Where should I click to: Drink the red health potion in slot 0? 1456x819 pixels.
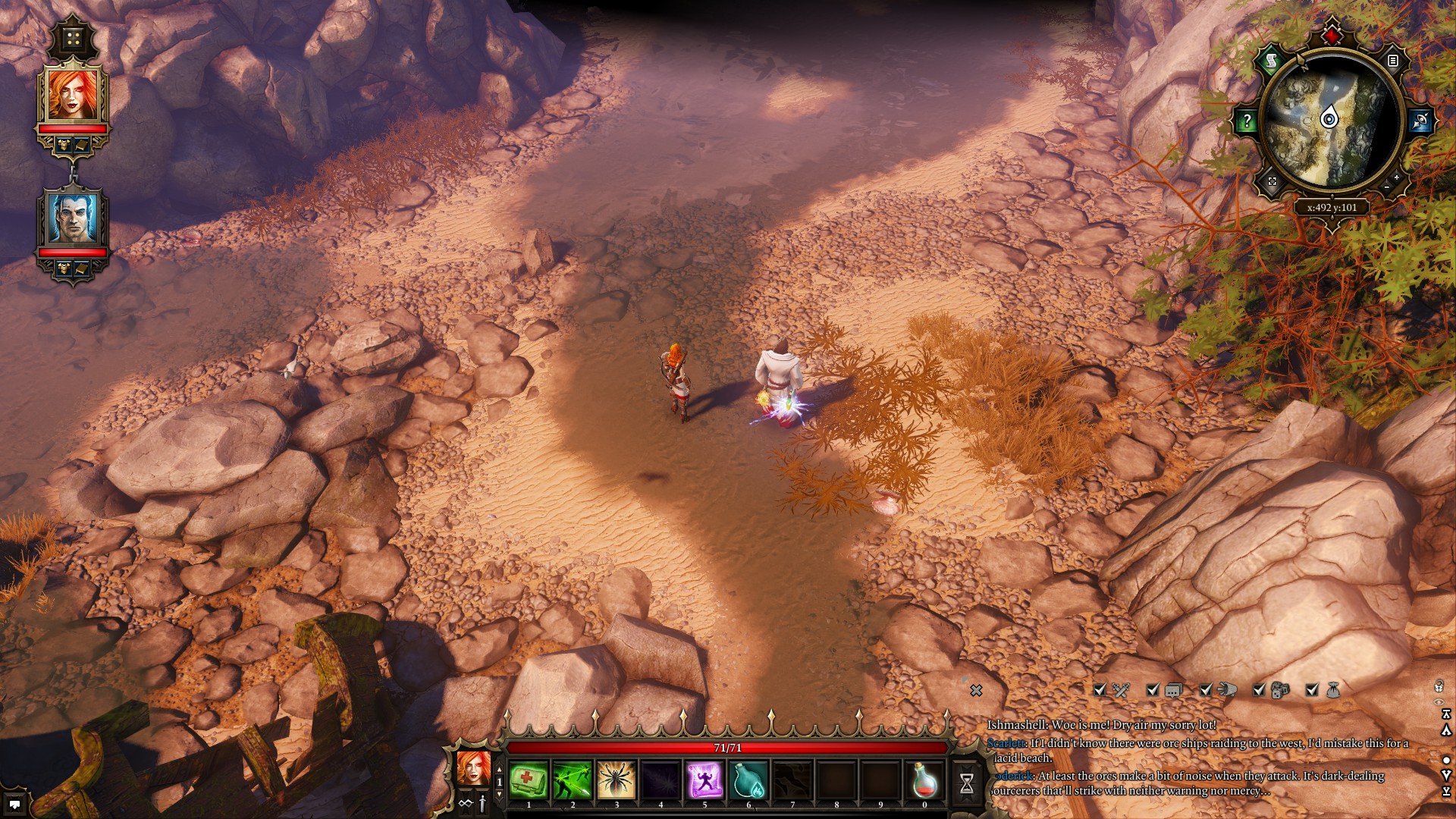924,780
